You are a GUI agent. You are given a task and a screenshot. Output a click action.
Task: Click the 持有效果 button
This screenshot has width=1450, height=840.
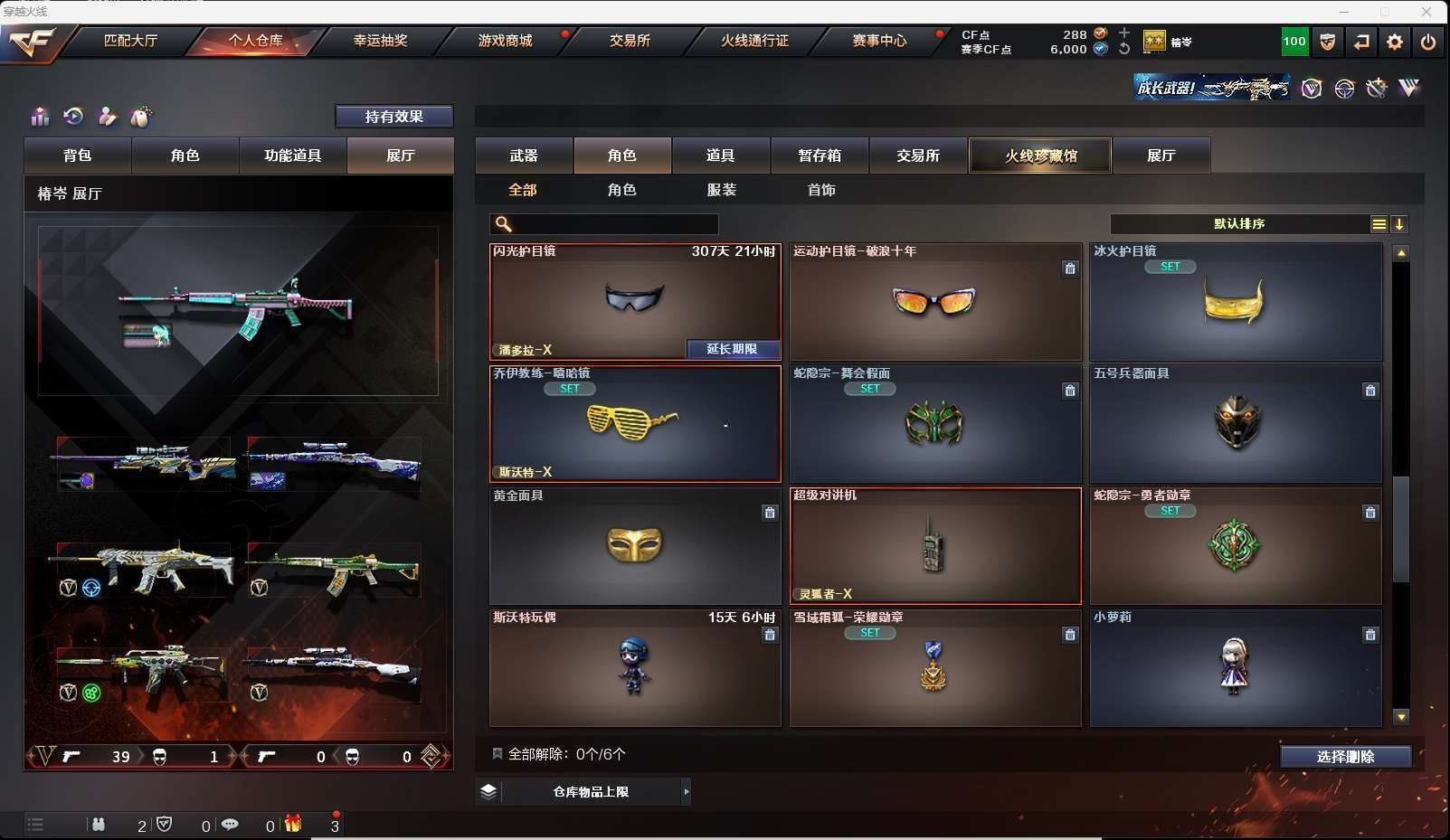(393, 117)
